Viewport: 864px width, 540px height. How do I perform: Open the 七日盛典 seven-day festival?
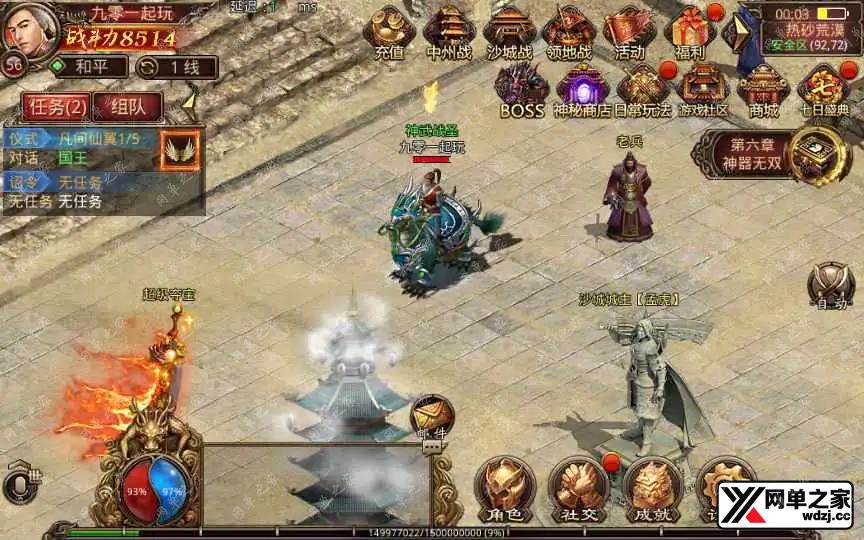(x=824, y=88)
